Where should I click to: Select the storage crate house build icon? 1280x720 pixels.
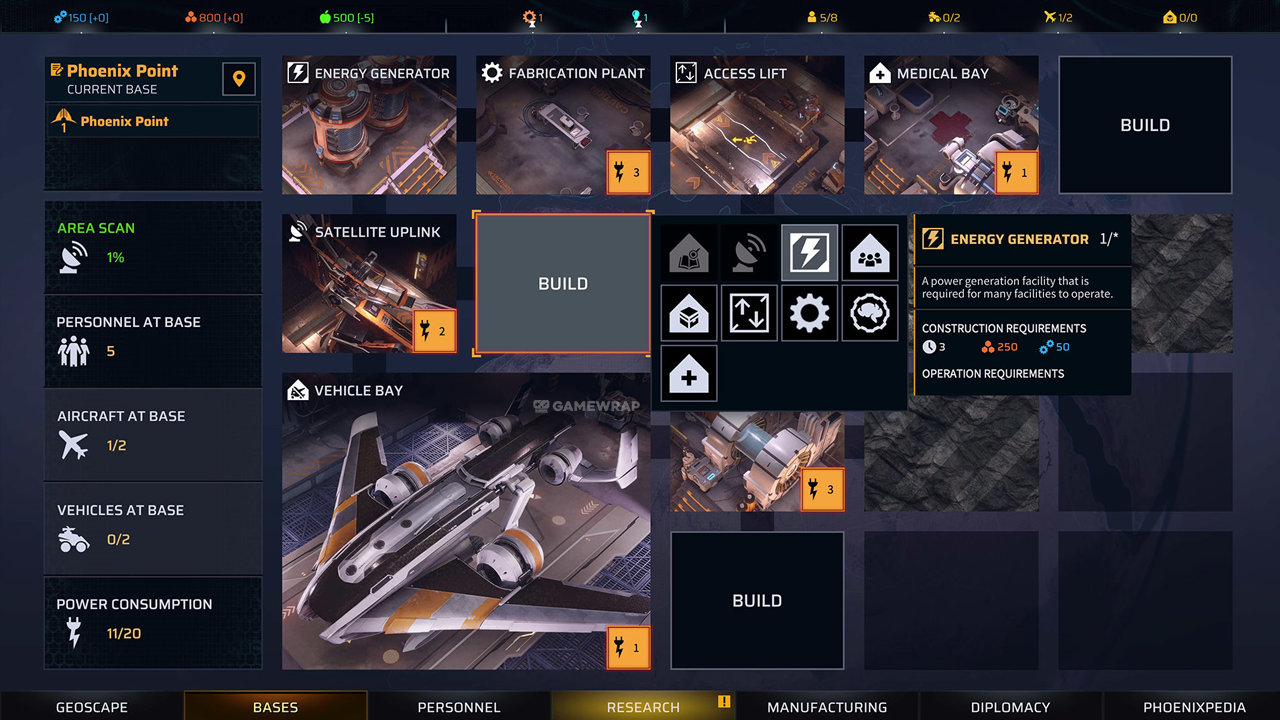[689, 313]
